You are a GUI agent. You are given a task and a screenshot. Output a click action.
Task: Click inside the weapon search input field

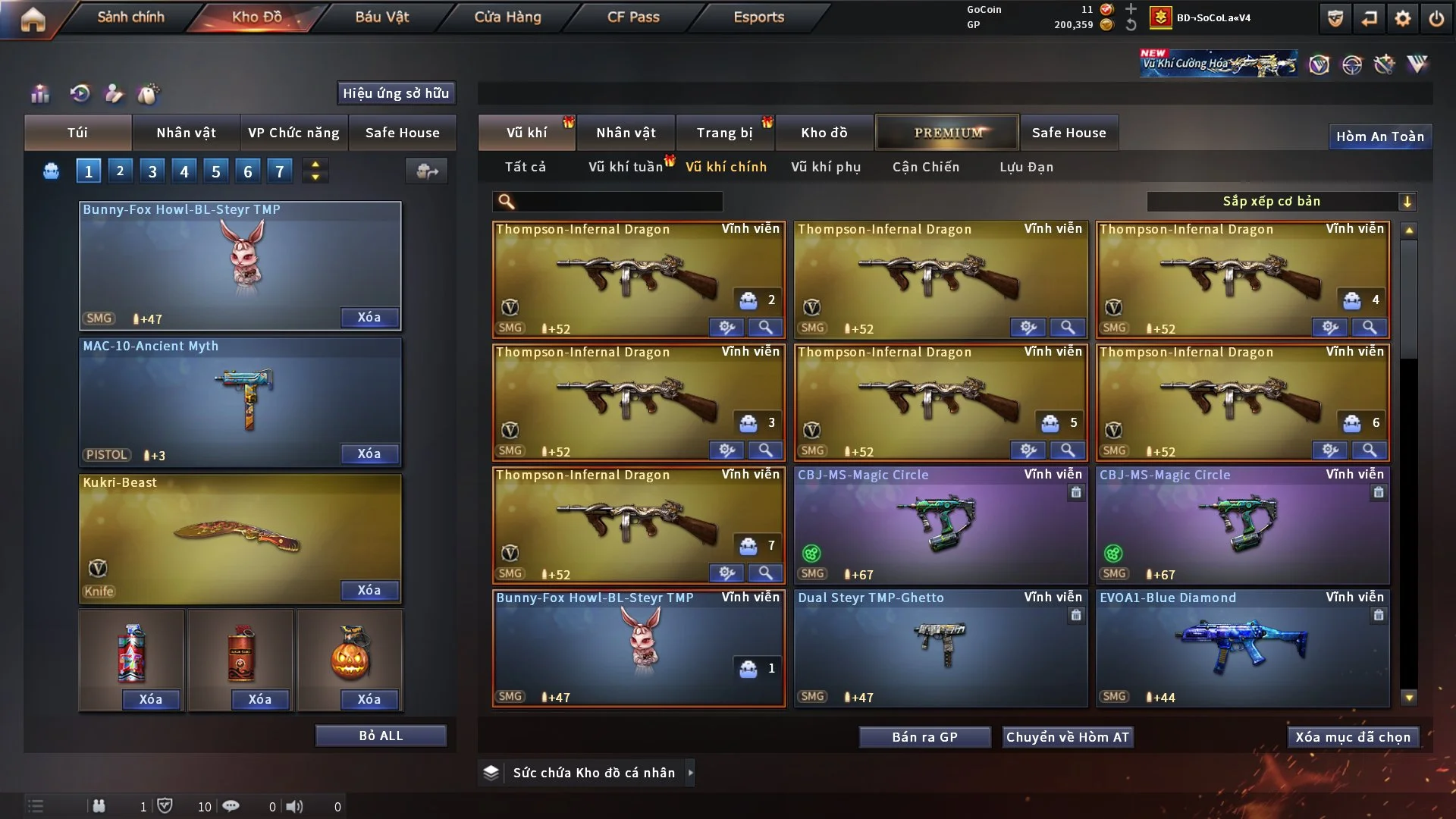[607, 202]
